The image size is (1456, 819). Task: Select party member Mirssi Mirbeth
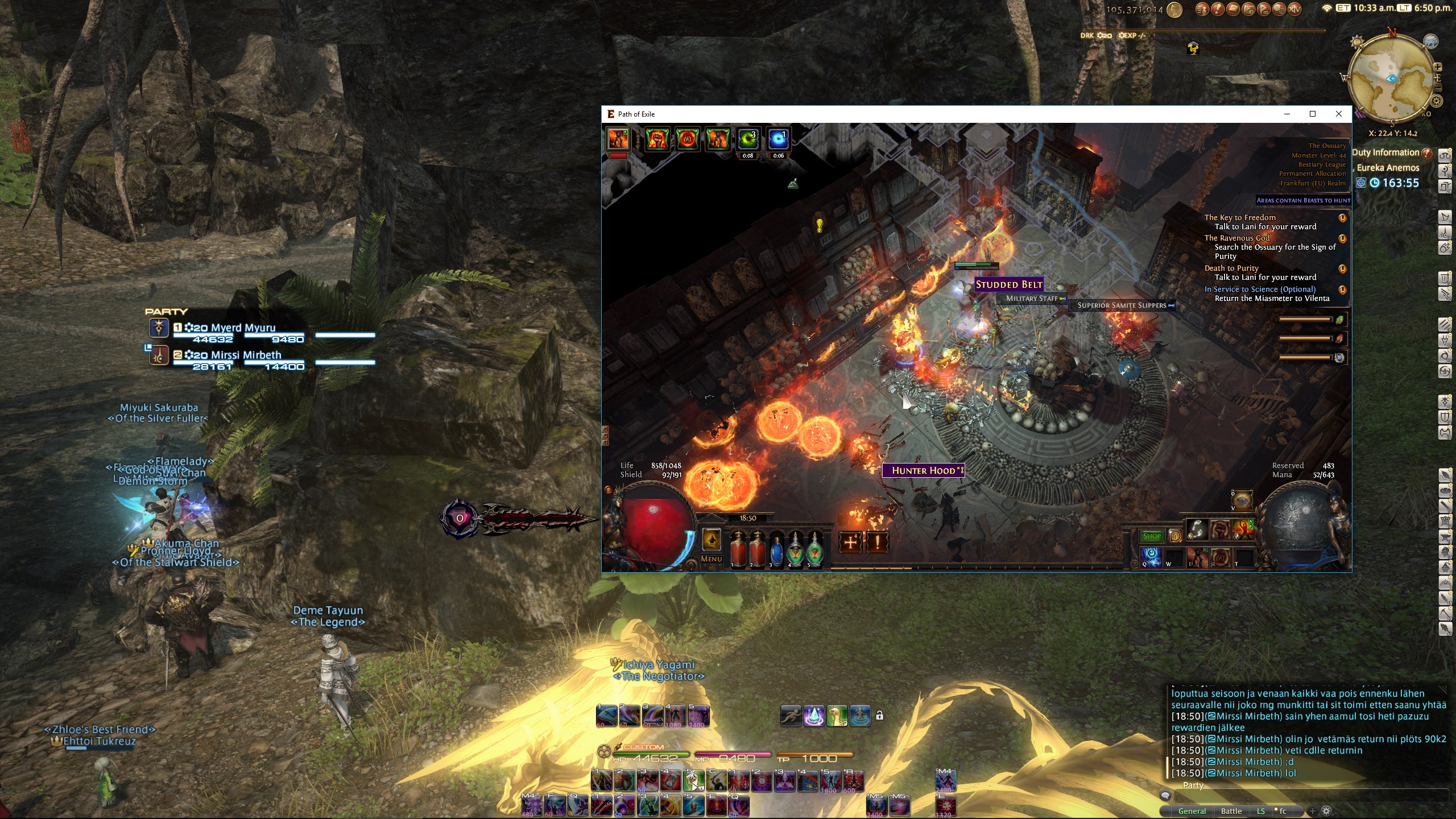pos(246,355)
